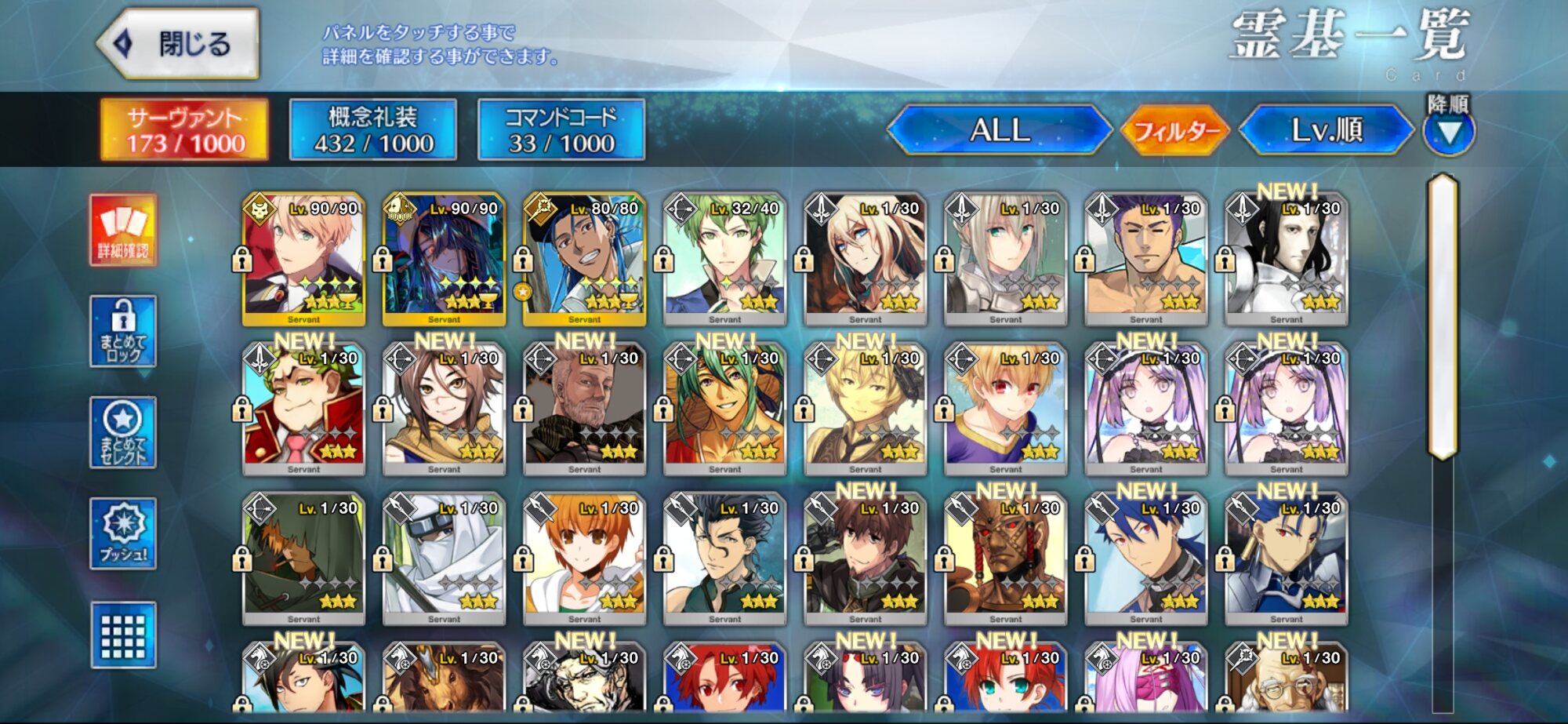Toggle the 降順 descending arrow
The image size is (1568, 724).
pyautogui.click(x=1449, y=131)
